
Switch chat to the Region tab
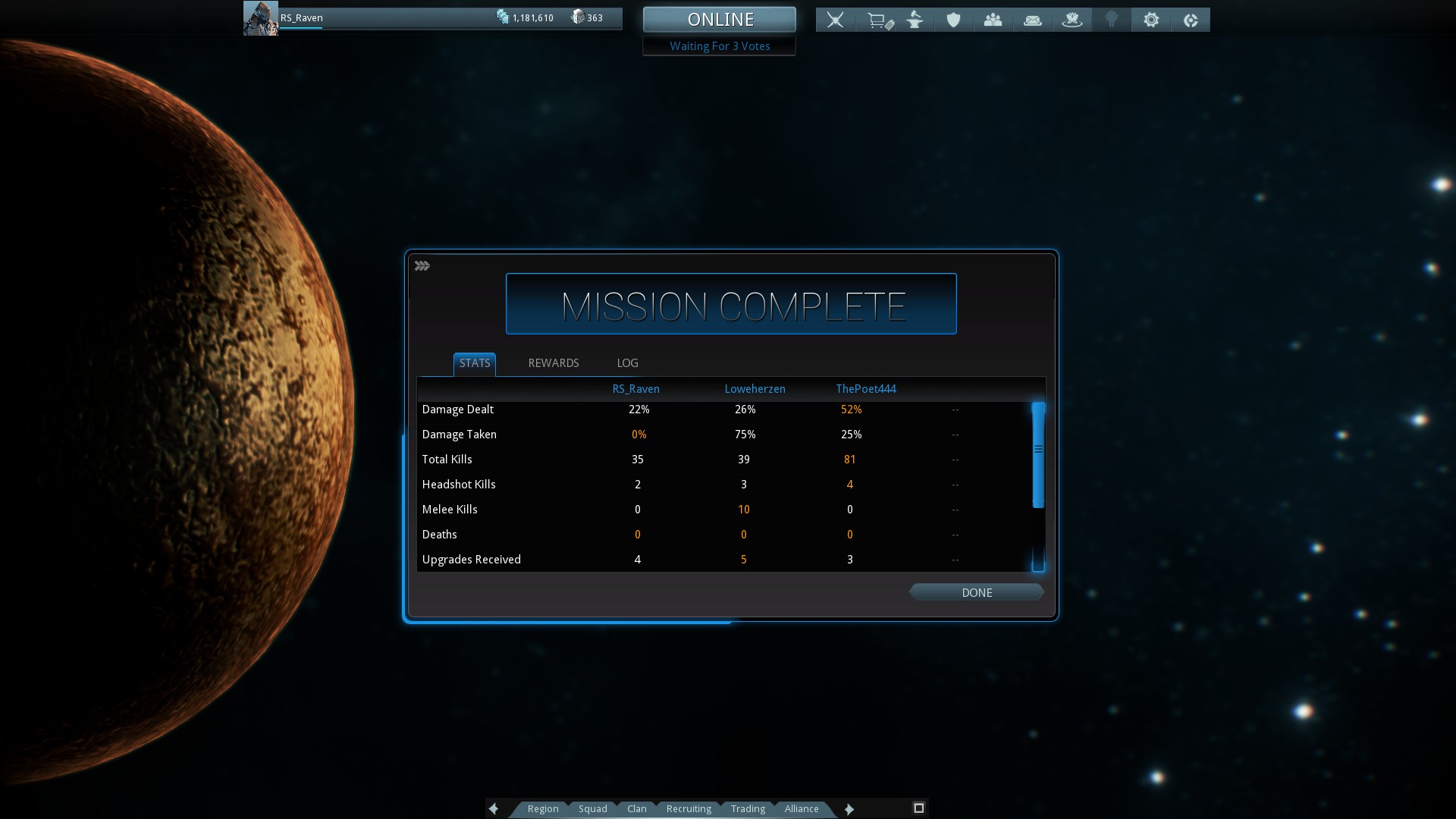pos(543,809)
